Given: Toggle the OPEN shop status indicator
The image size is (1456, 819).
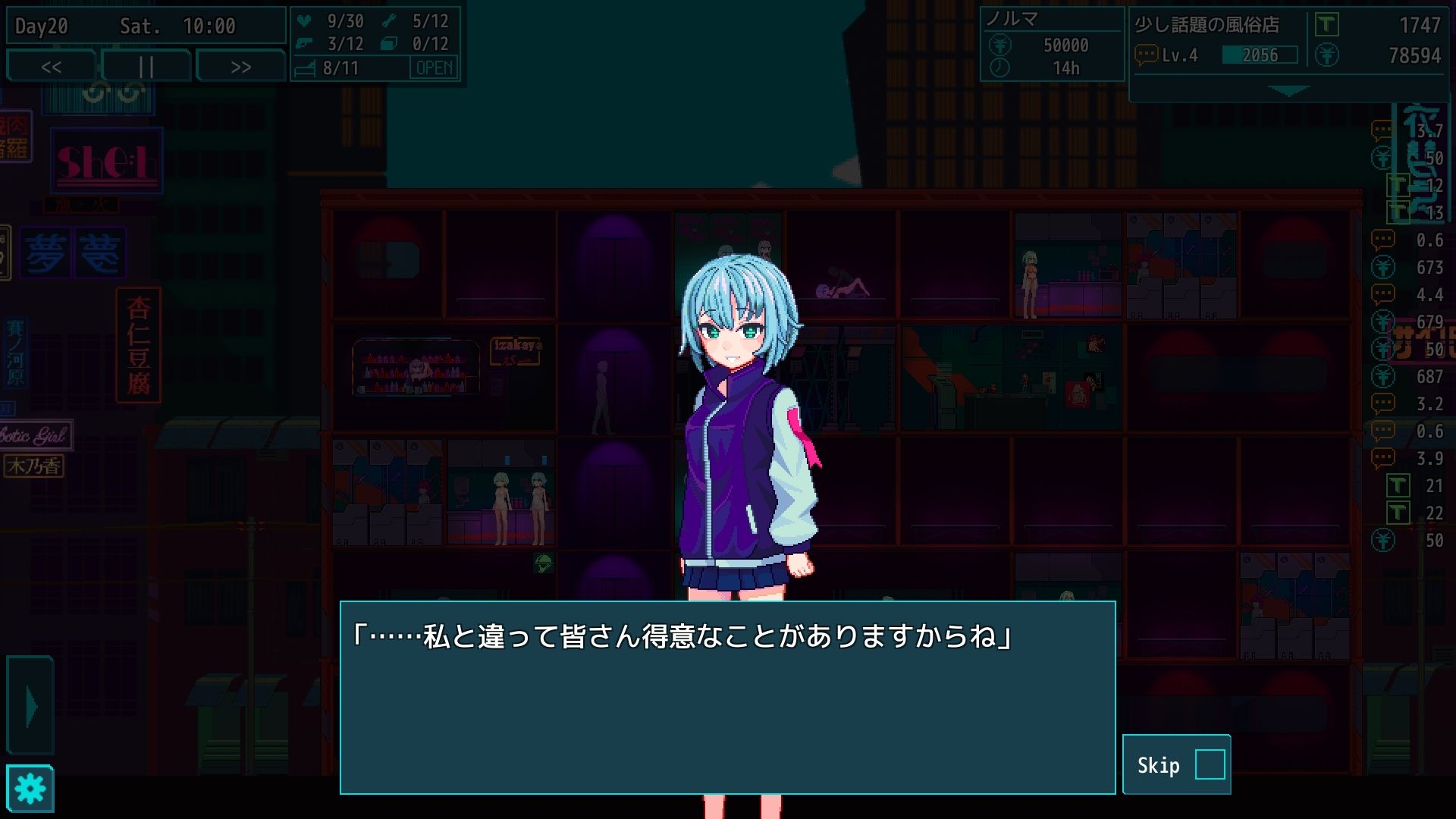Looking at the screenshot, I should pos(434,68).
